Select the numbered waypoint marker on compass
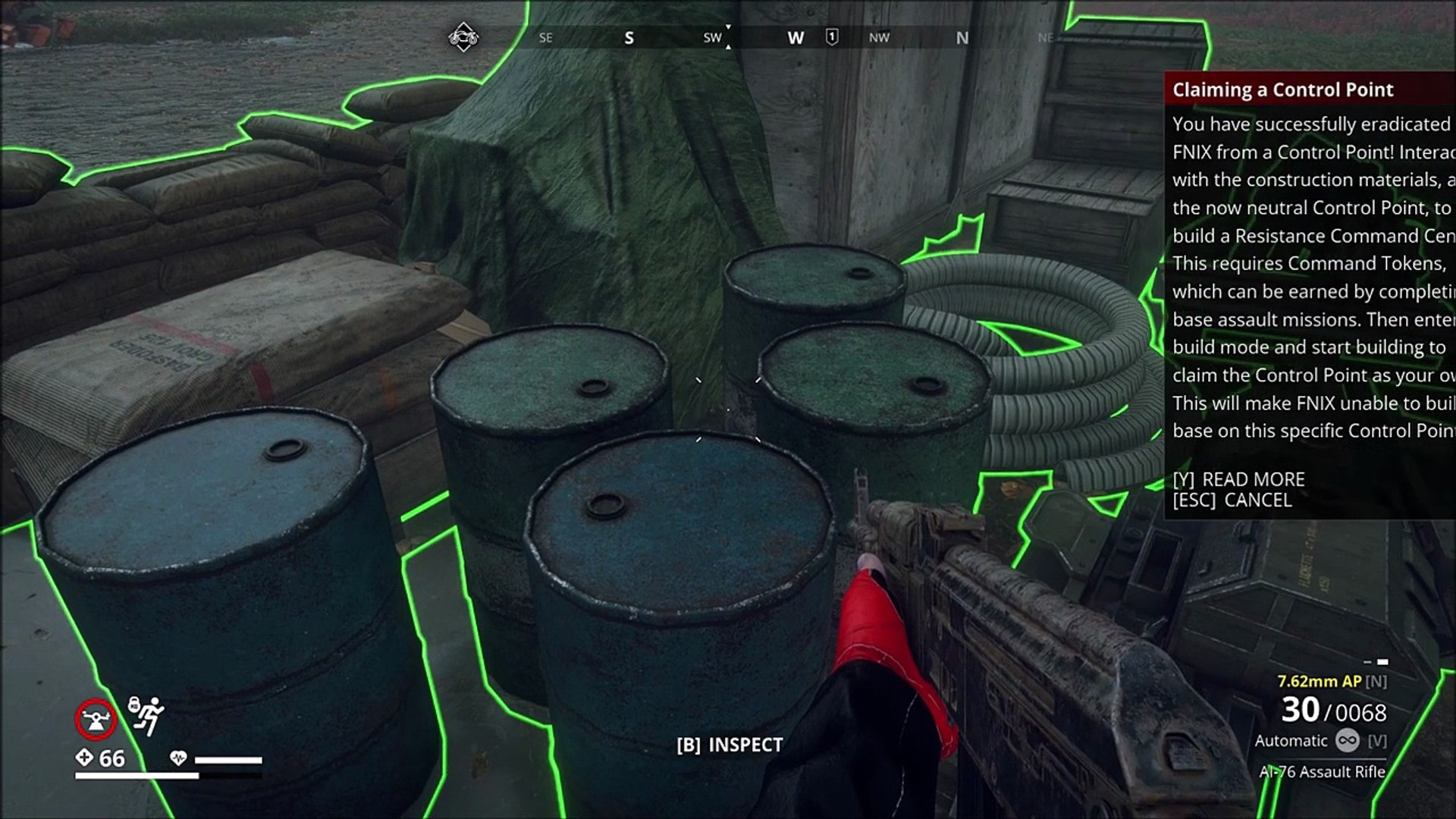This screenshot has height=819, width=1456. coord(832,37)
